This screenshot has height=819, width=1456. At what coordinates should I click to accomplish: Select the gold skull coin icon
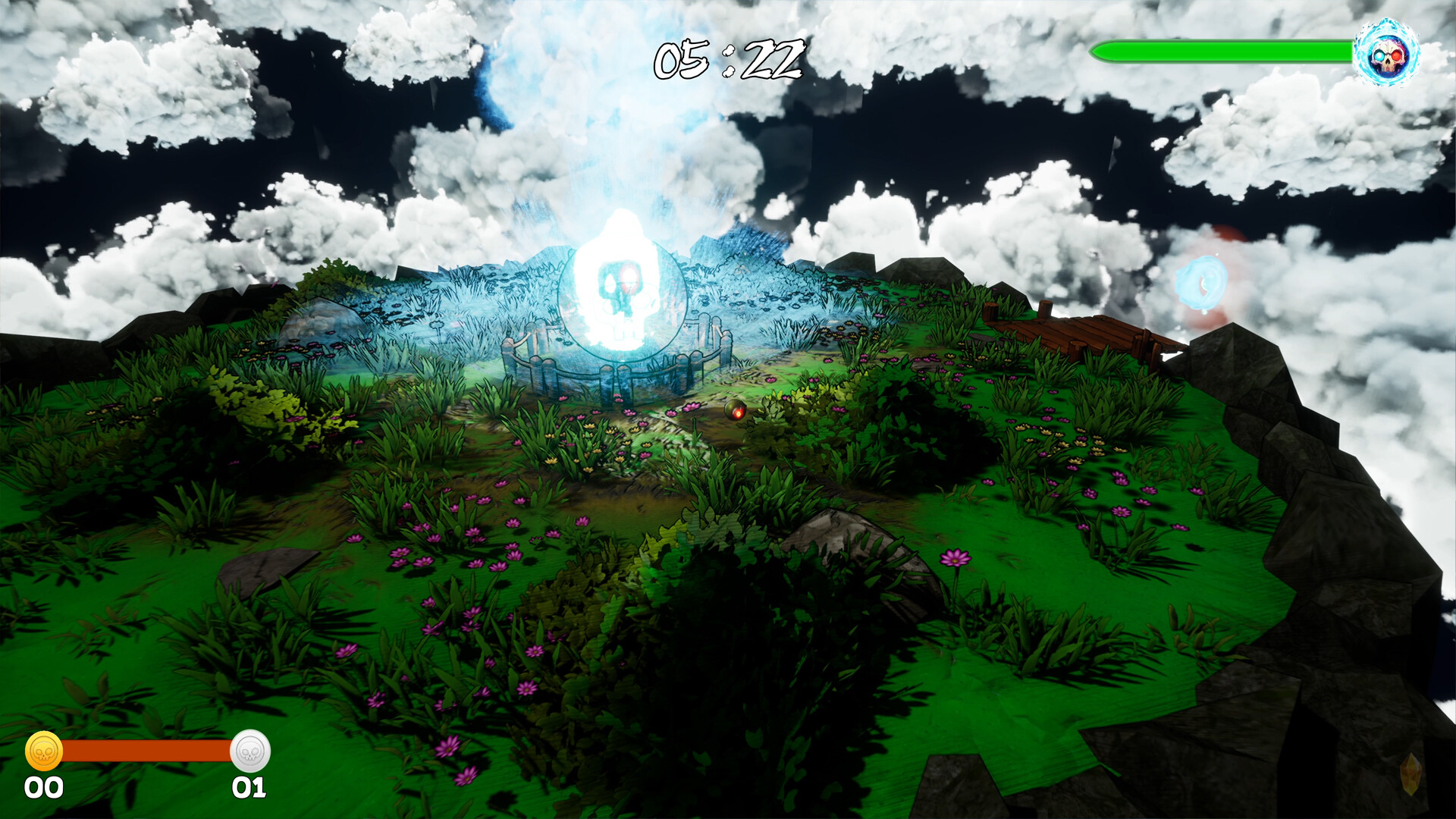[x=44, y=751]
